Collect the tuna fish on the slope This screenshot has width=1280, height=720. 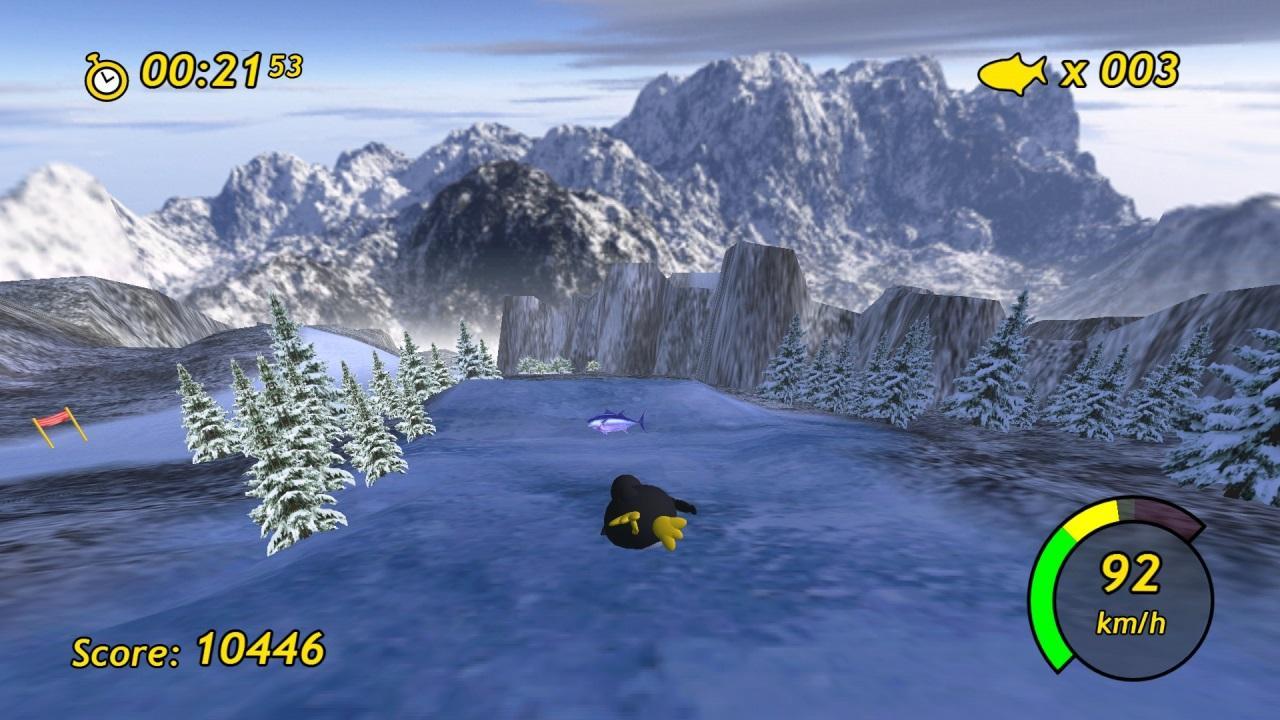coord(613,423)
